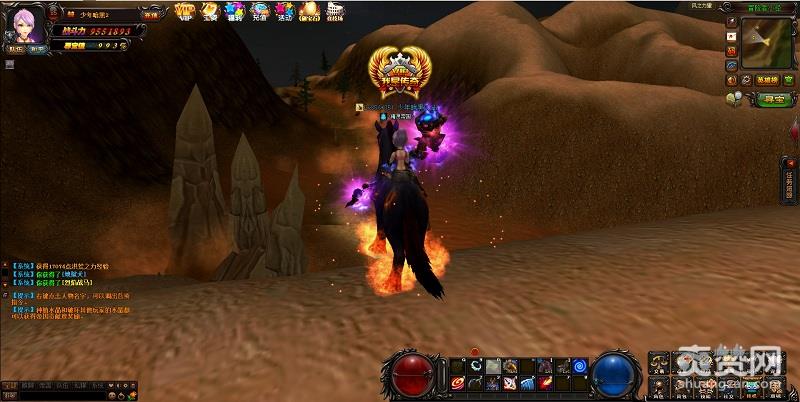
Task: Click the 组队 team button under portrait
Action: click(x=16, y=47)
